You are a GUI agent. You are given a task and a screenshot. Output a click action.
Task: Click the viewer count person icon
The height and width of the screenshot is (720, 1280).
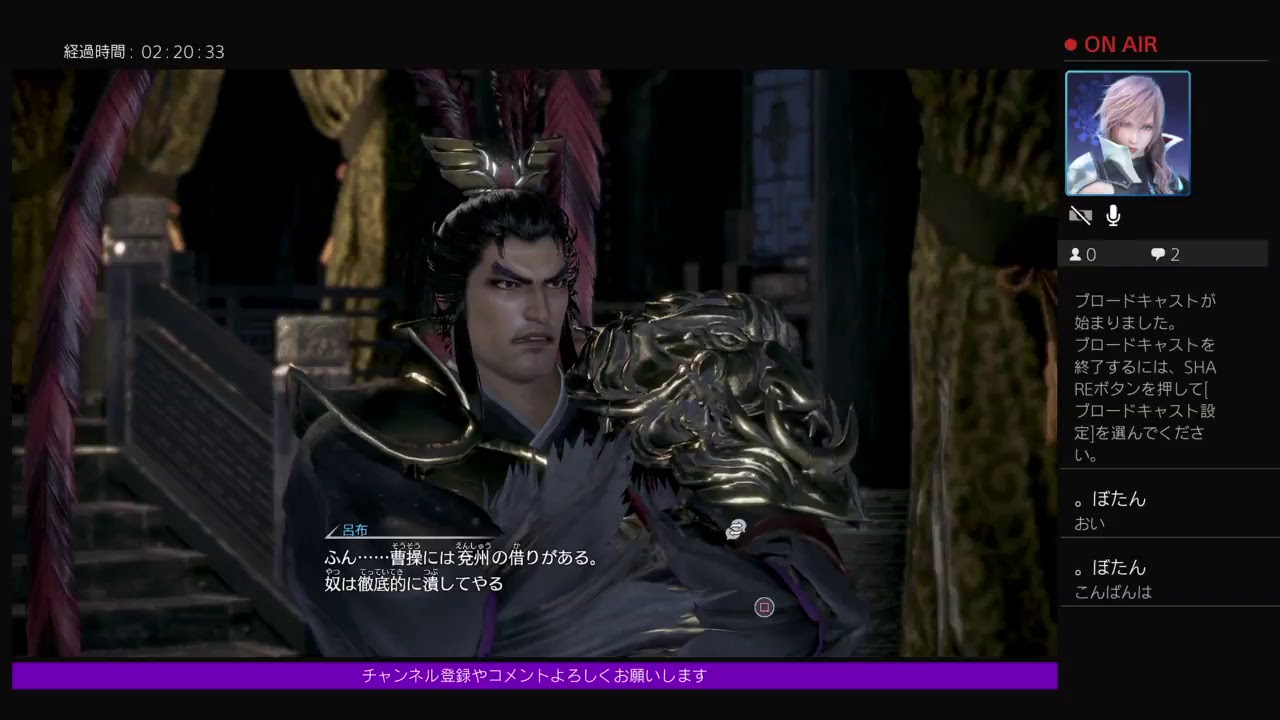coord(1076,254)
